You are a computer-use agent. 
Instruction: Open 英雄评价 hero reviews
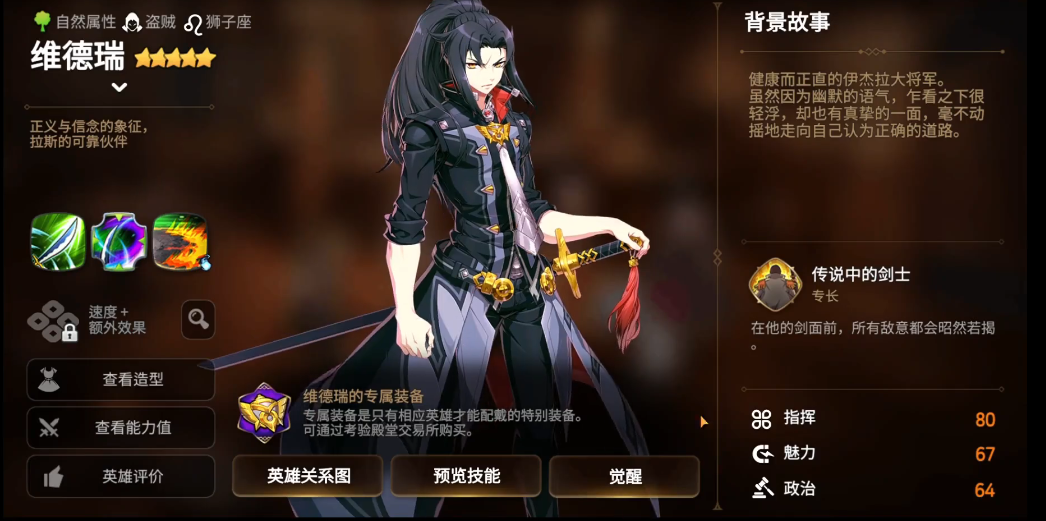click(121, 477)
